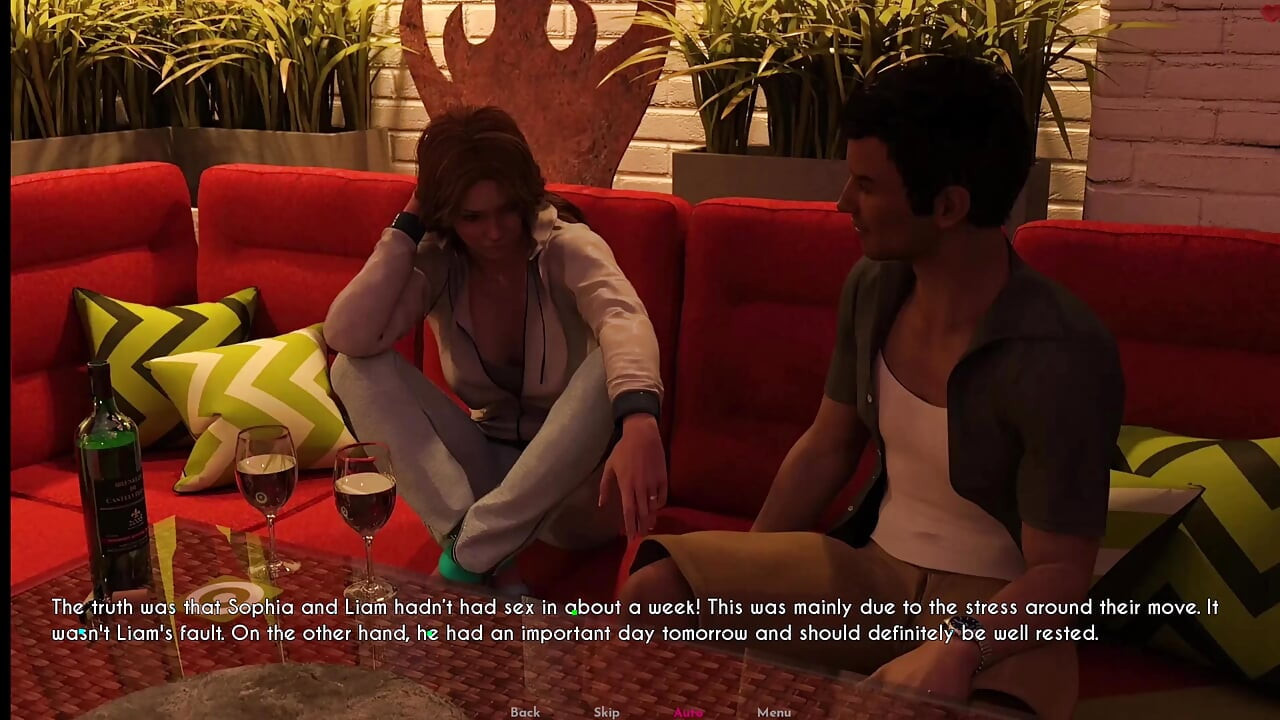Toggle the Auto advance mode

pos(688,712)
